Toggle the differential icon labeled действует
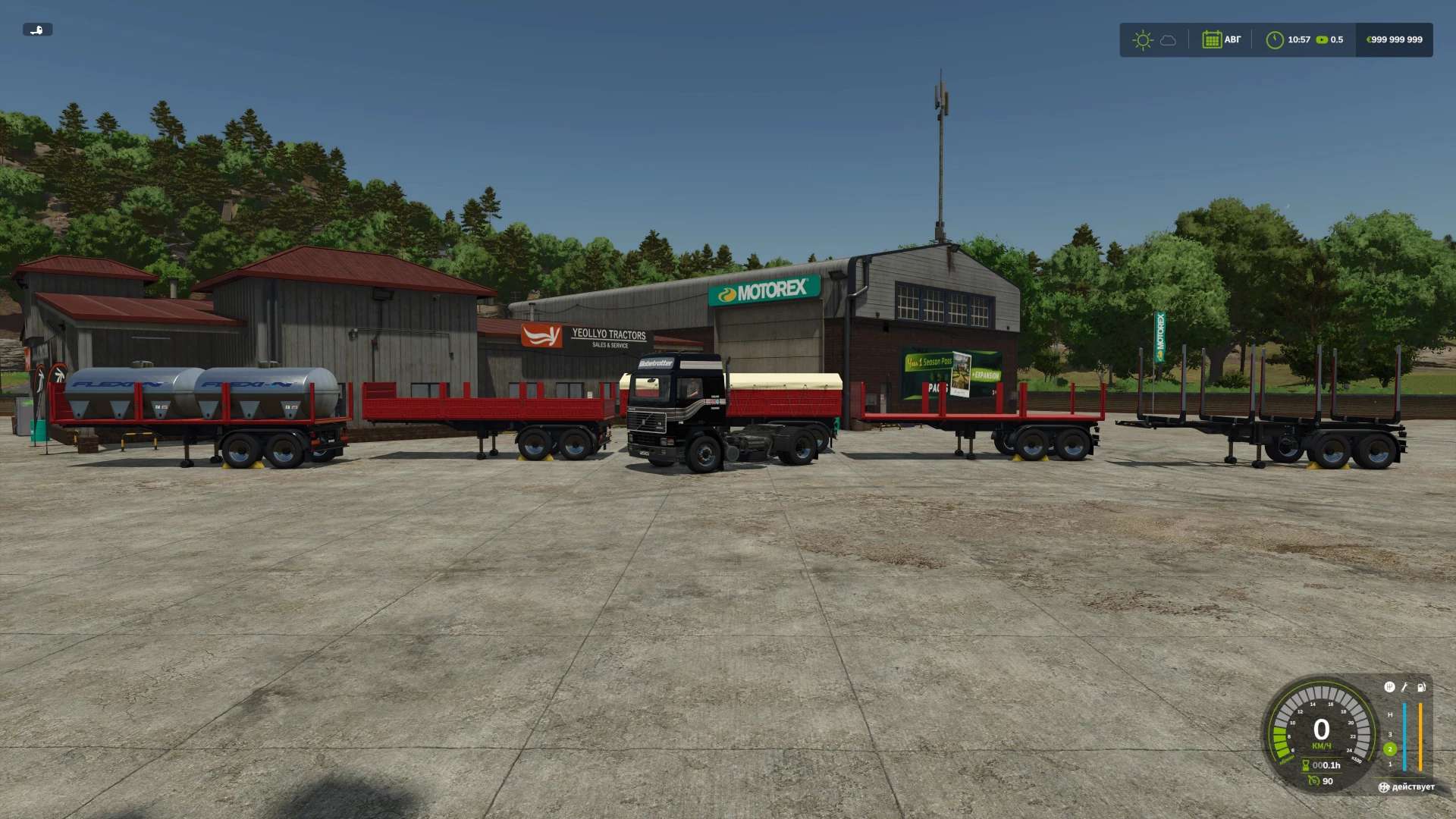Screen dimensions: 1456x819 point(1384,787)
